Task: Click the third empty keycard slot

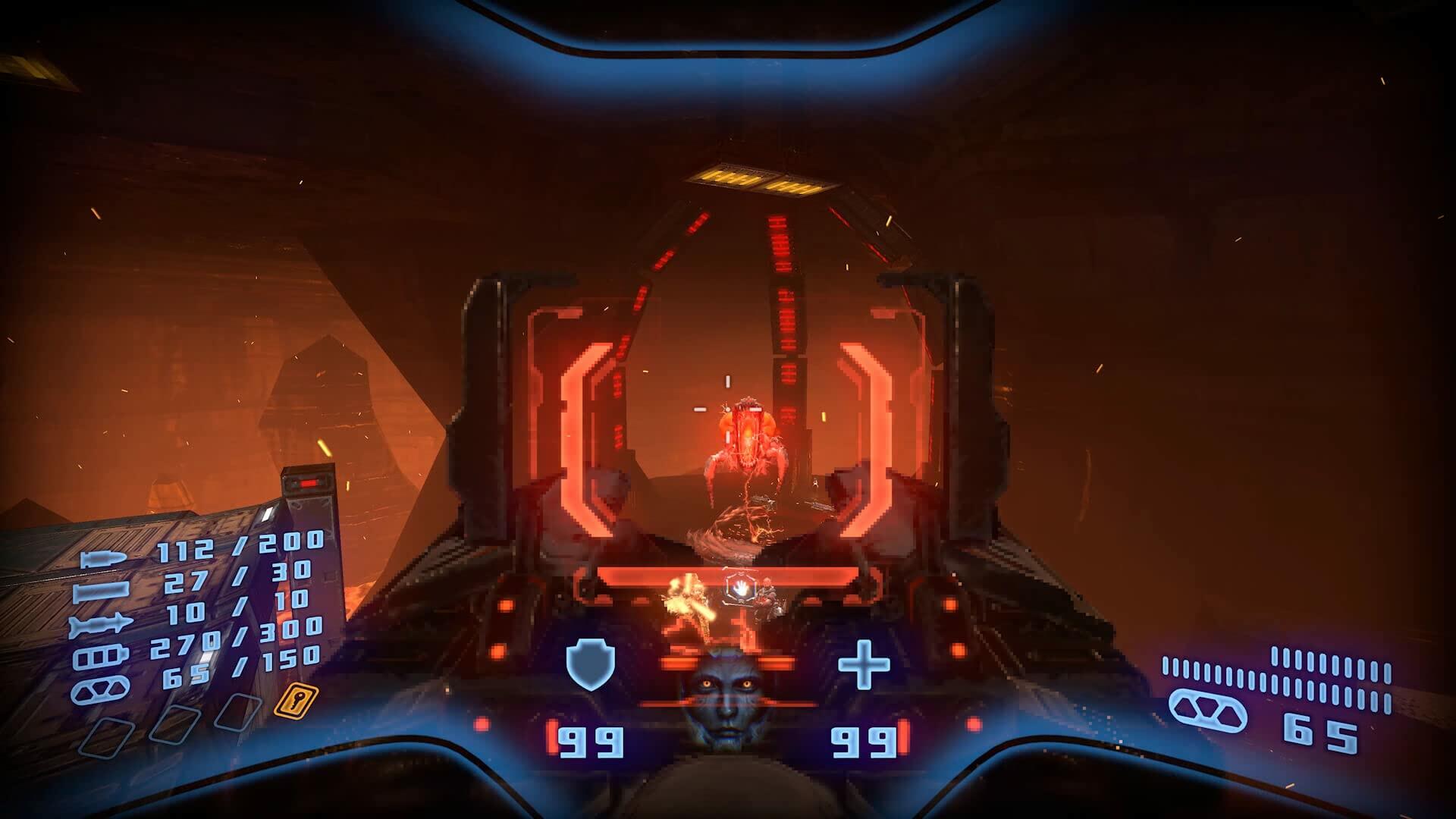Action: [x=237, y=711]
